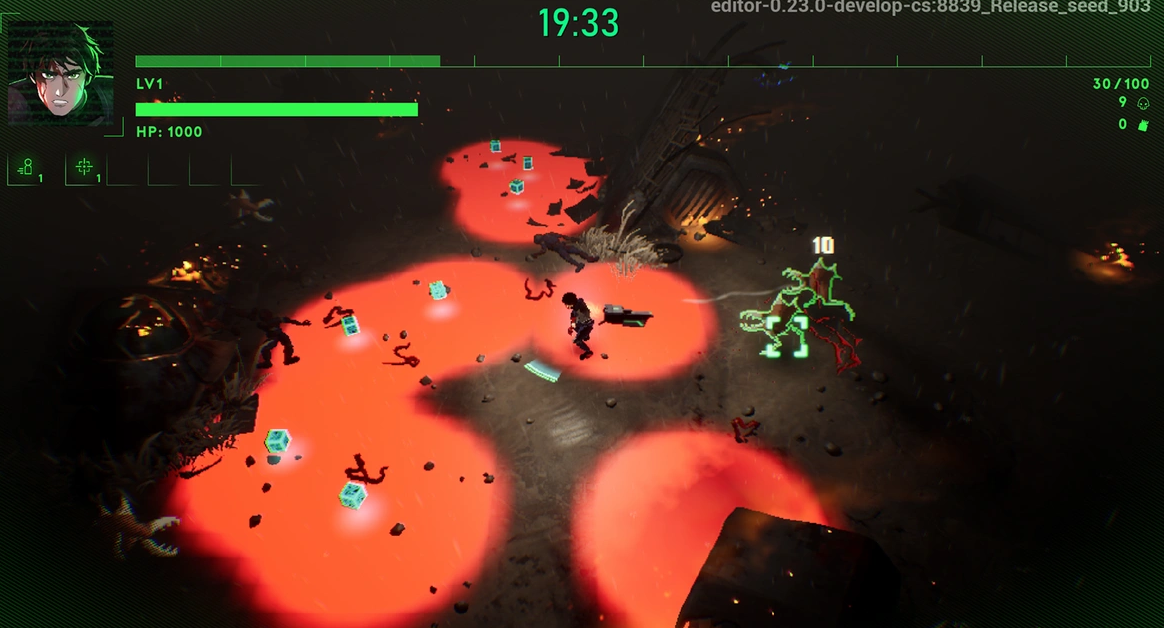The width and height of the screenshot is (1164, 628).
Task: Click the character portrait
Action: tap(60, 75)
